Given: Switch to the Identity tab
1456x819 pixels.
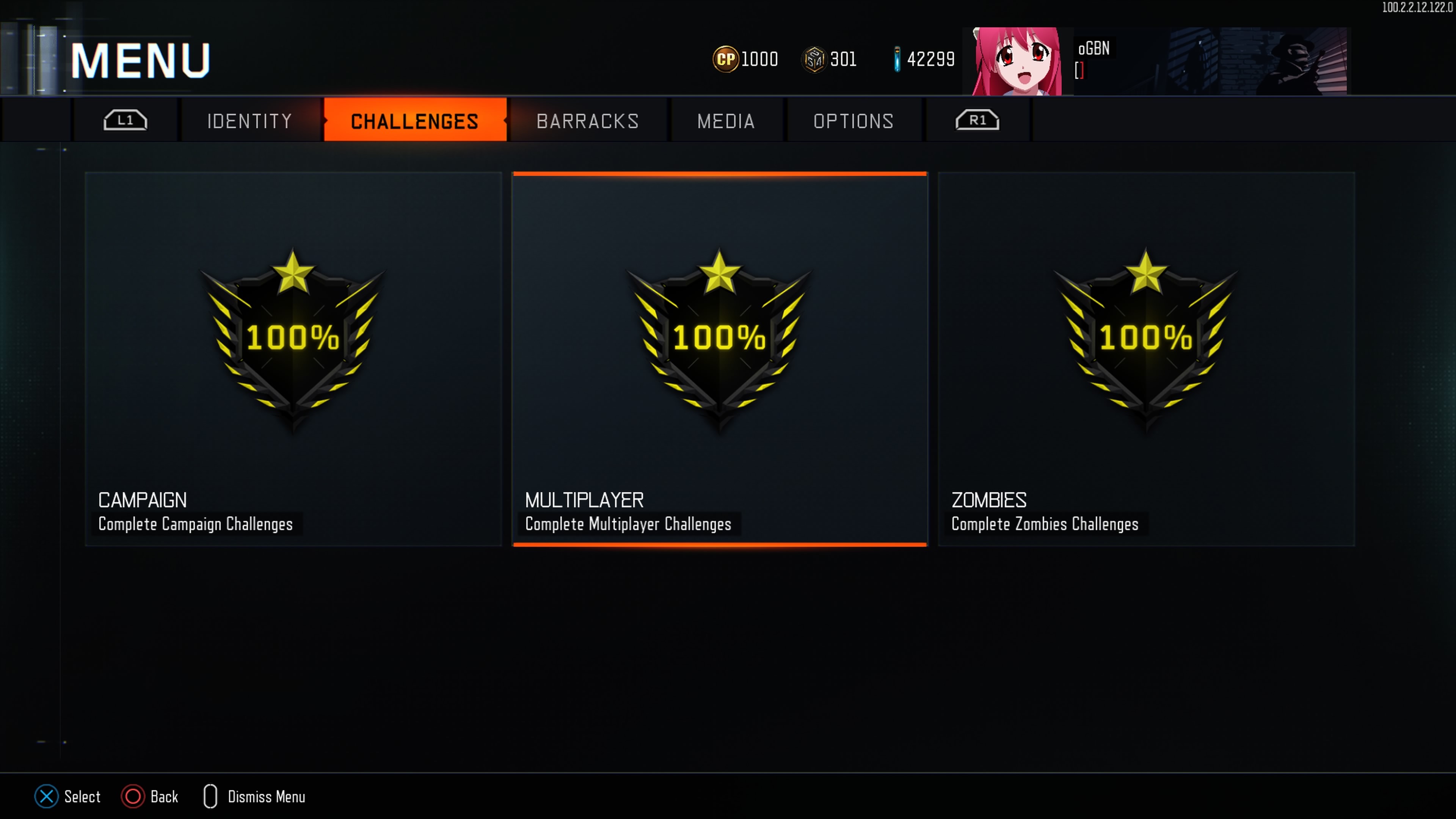Looking at the screenshot, I should [x=249, y=121].
